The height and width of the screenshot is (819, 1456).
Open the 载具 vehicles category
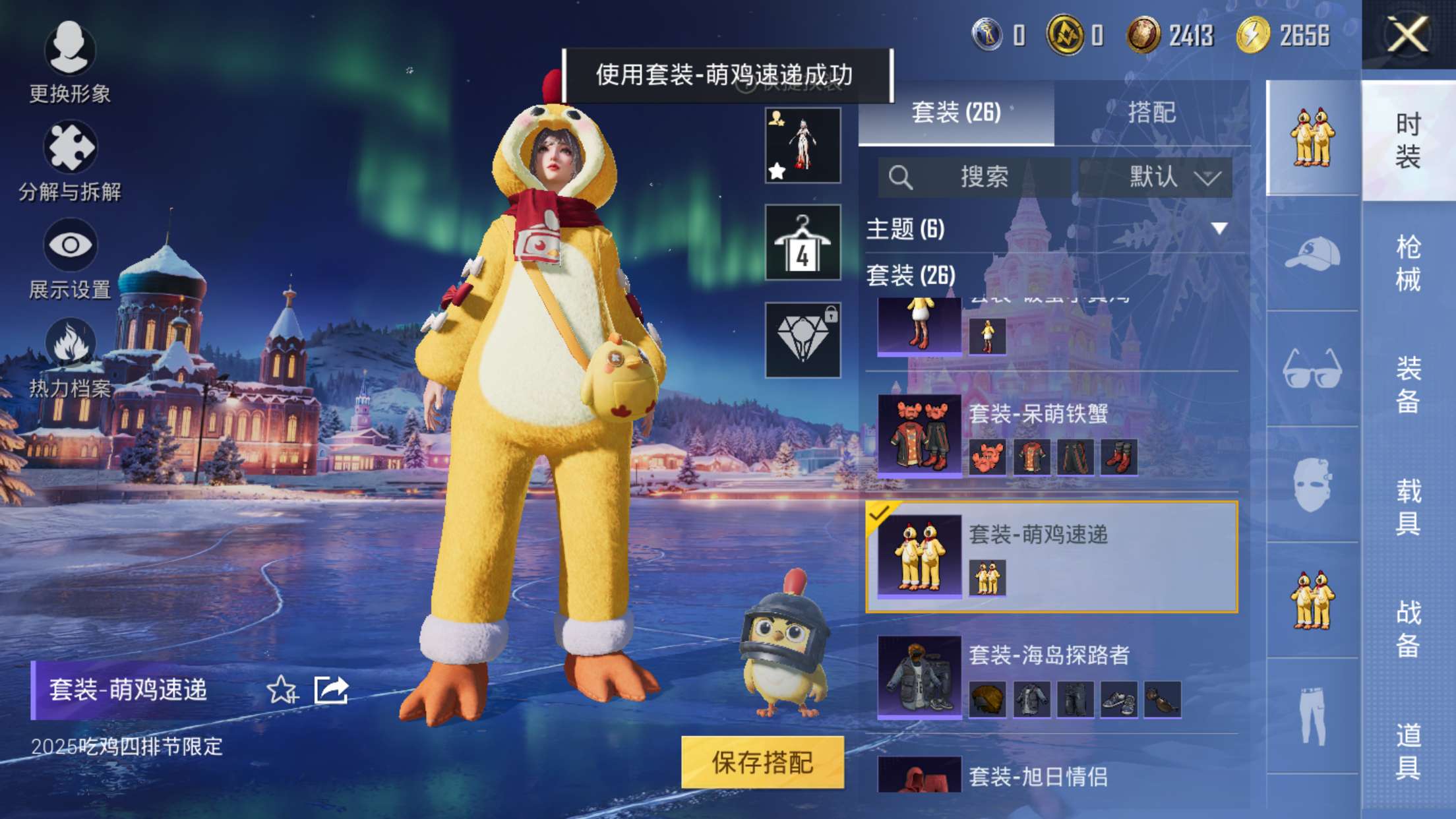pyautogui.click(x=1408, y=506)
